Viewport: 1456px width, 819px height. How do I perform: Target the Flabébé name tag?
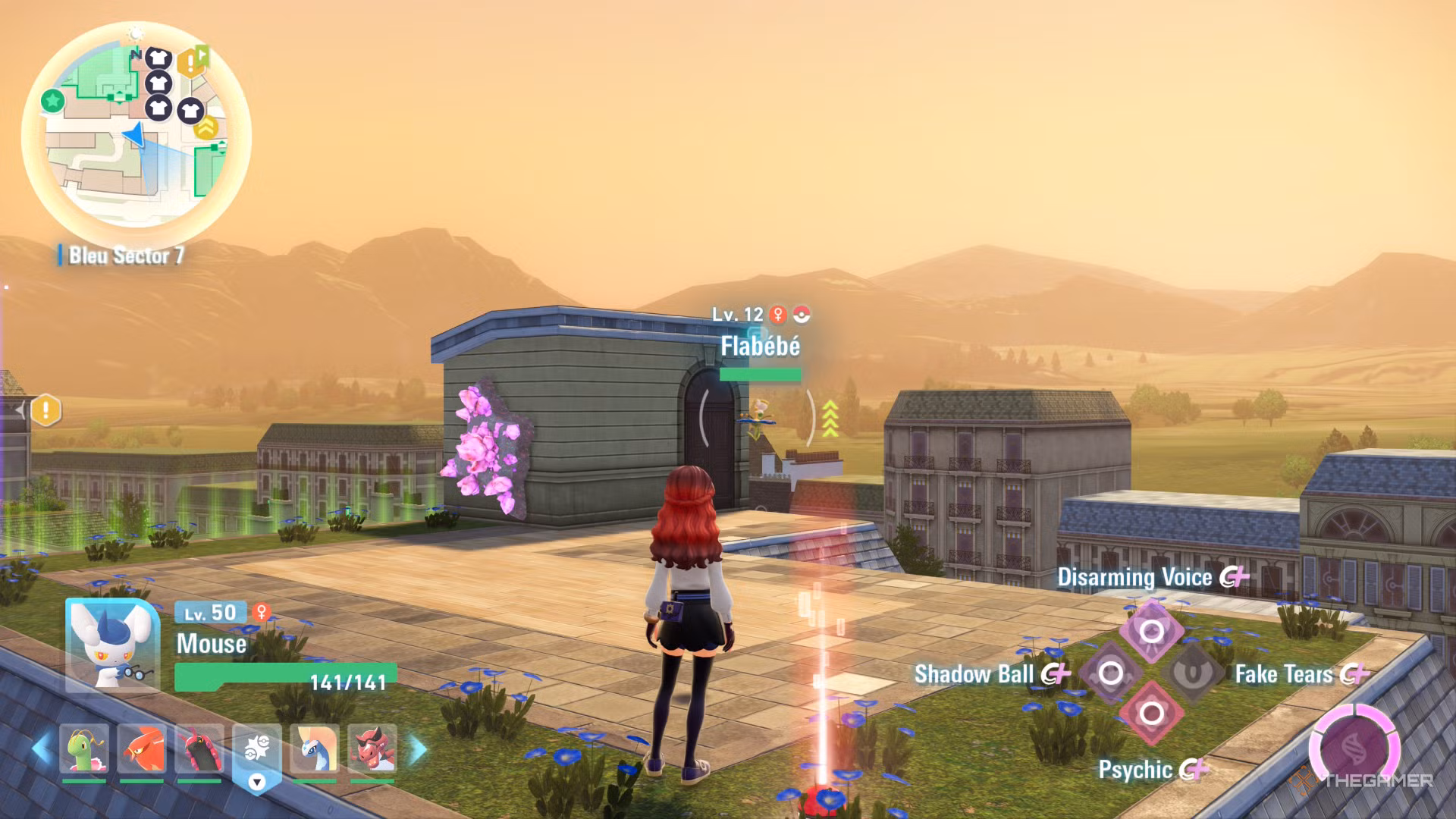760,347
